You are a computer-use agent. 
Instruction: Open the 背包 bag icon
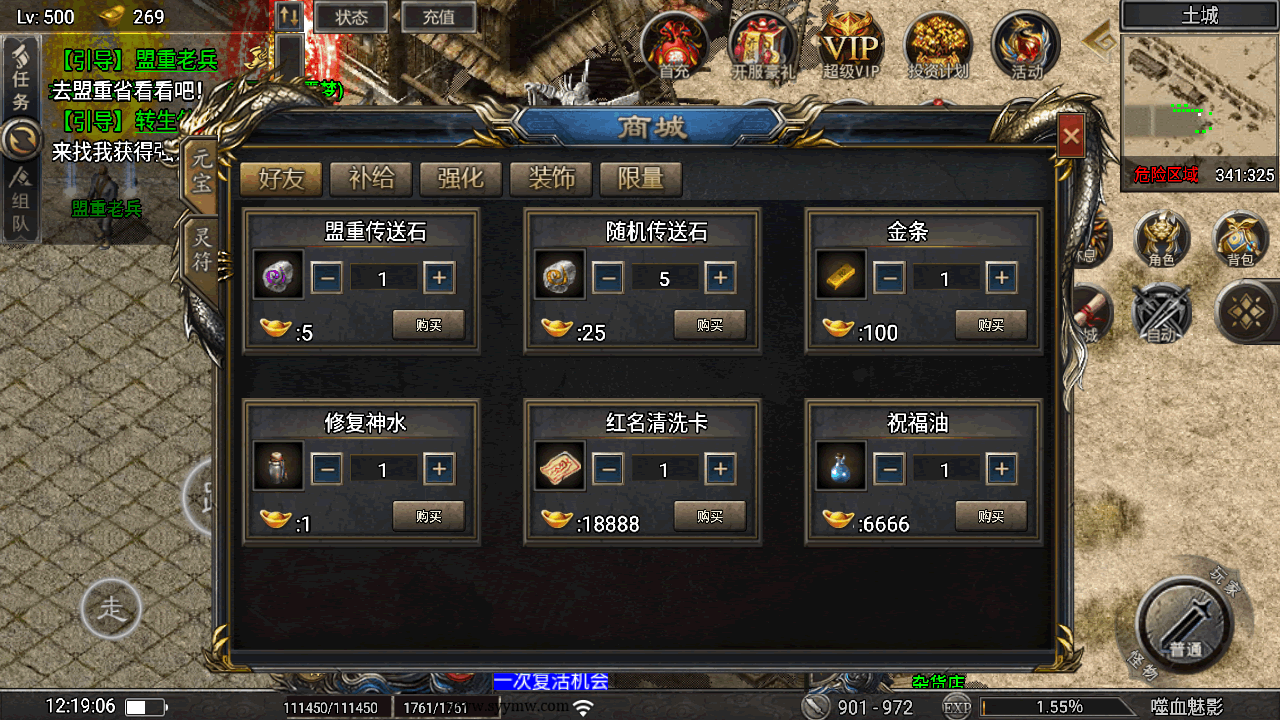[x=1240, y=239]
